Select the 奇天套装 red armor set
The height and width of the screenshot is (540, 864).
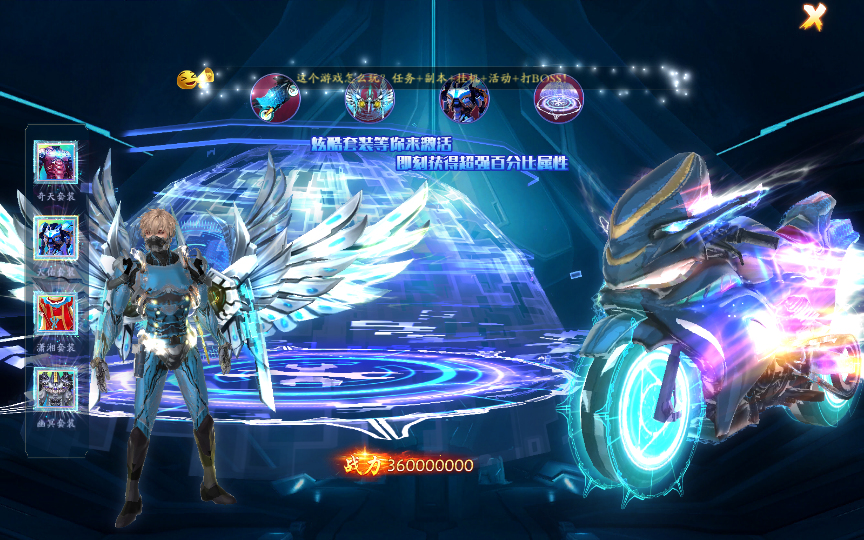tap(56, 161)
